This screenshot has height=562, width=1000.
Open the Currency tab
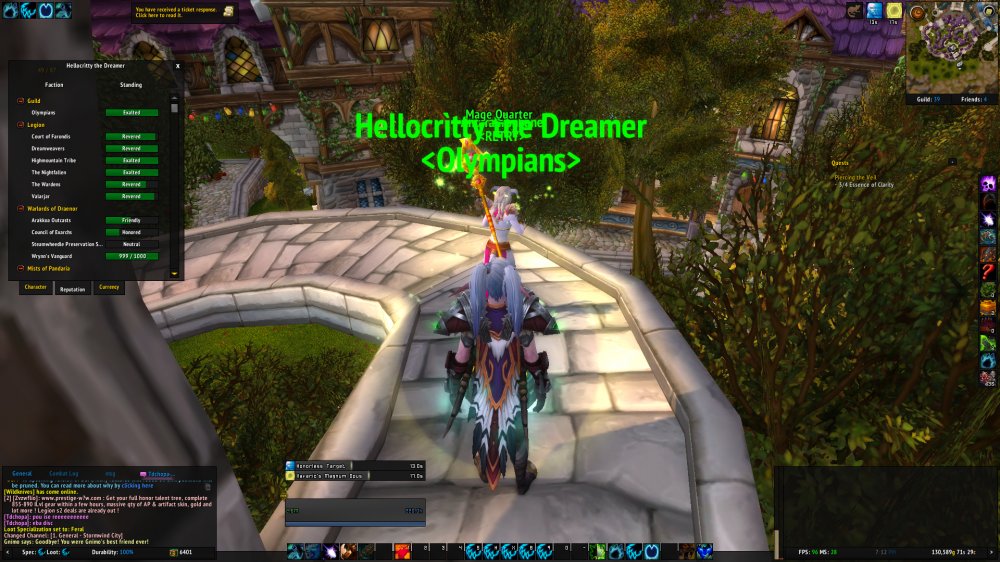pos(109,287)
